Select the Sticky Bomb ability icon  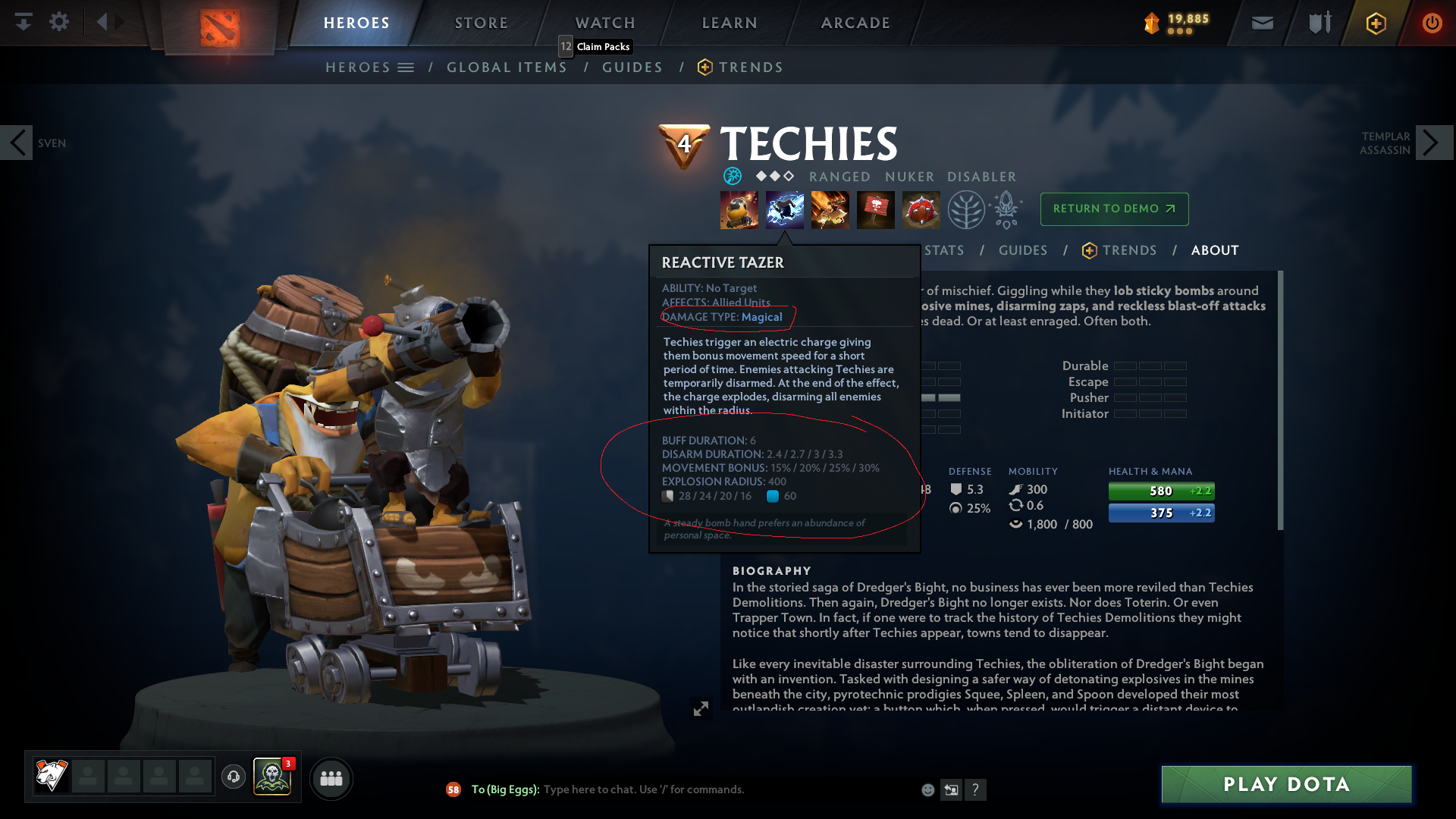tap(739, 210)
